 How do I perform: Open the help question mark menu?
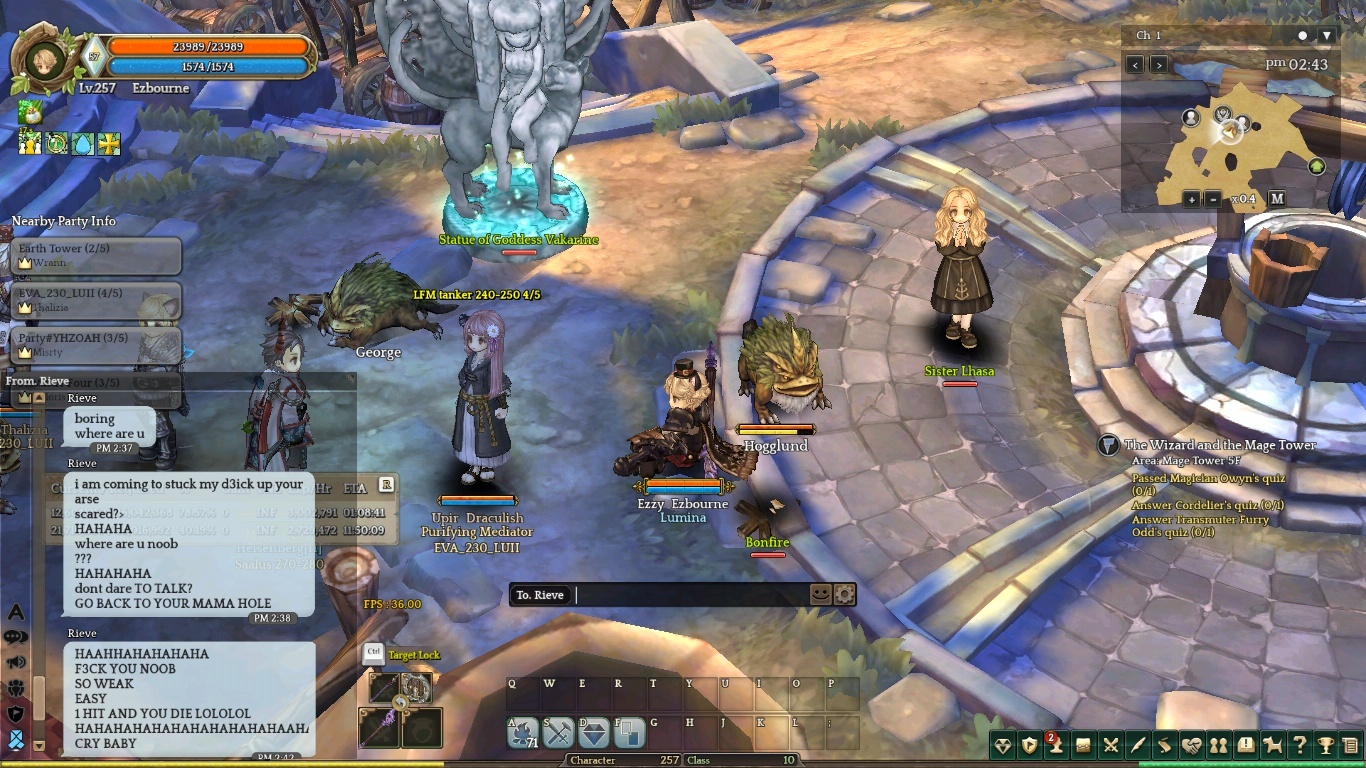point(1299,745)
